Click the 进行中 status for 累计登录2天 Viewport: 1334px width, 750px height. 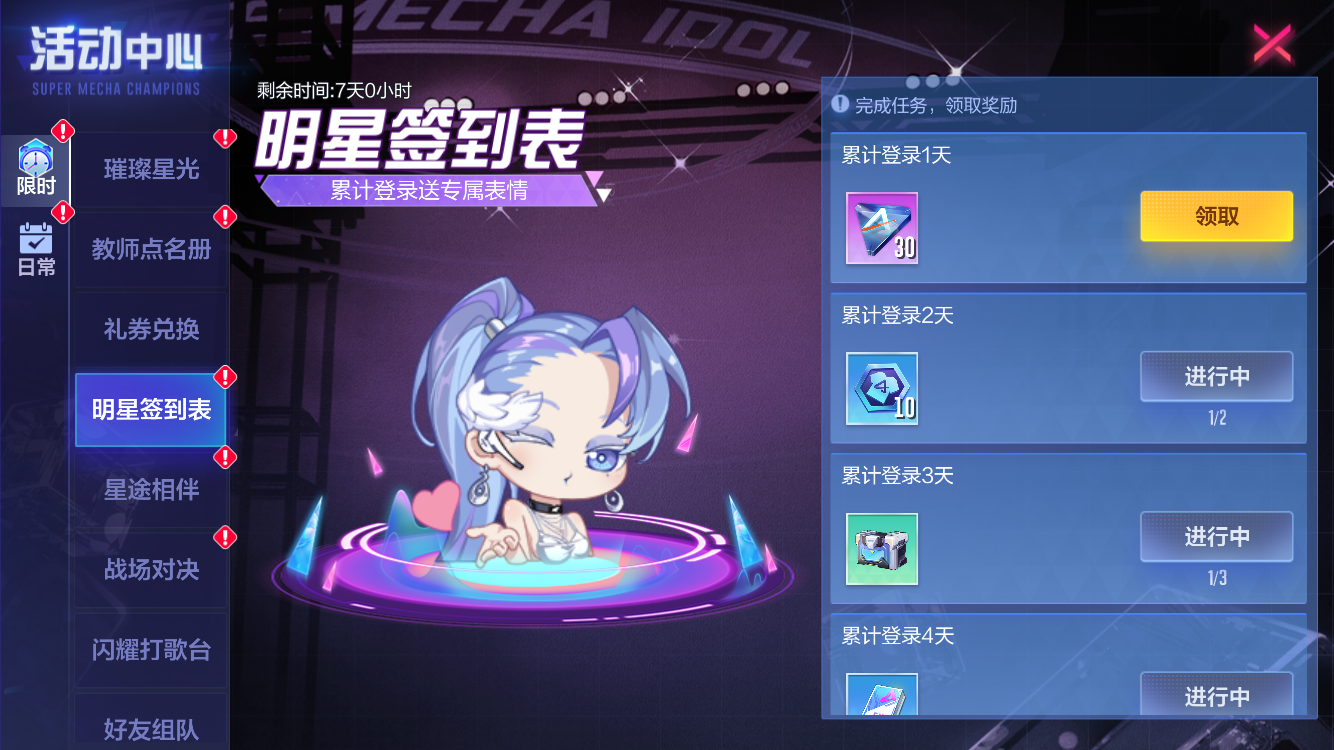(x=1216, y=376)
